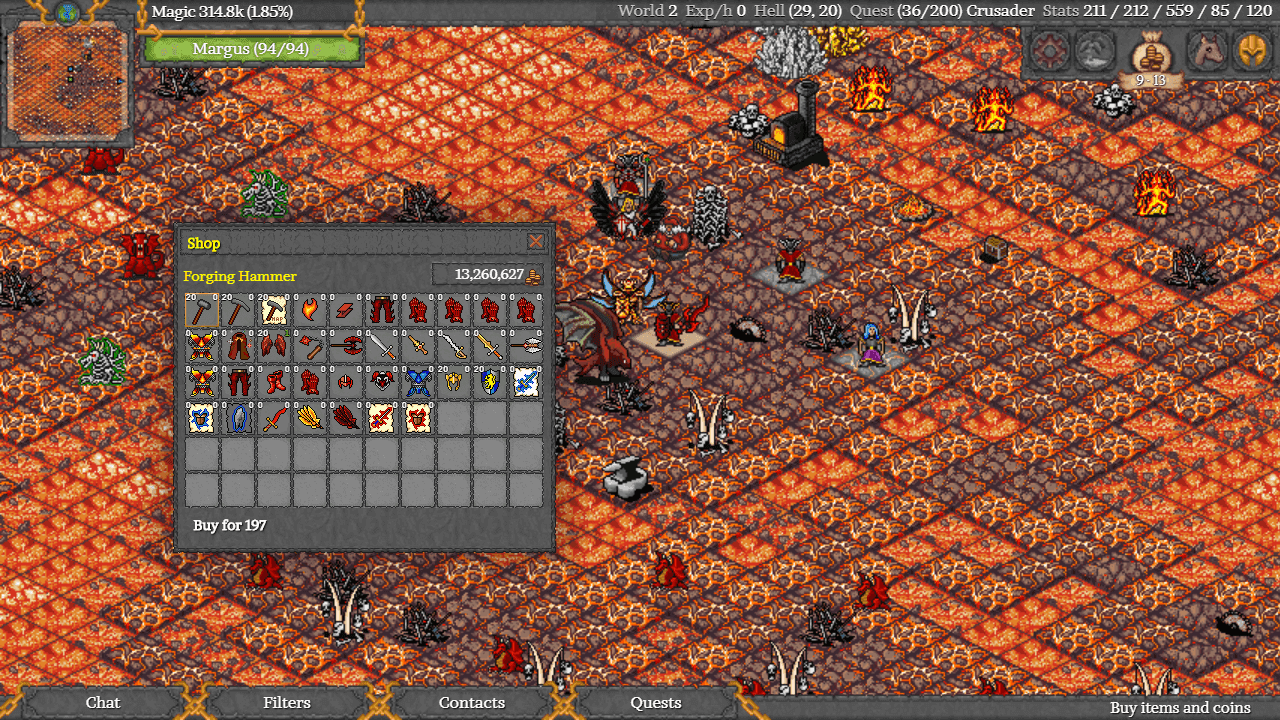
Task: Select the Forging Hammer in the shop
Action: point(201,310)
